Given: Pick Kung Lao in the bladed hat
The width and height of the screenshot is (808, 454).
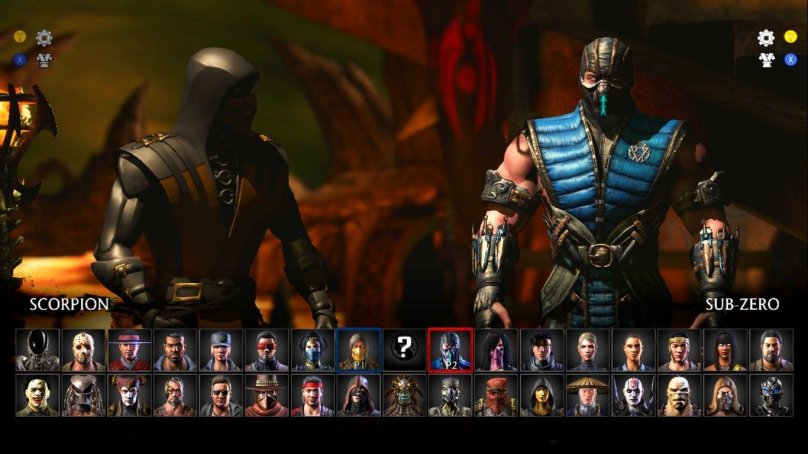Looking at the screenshot, I should click(x=130, y=351).
